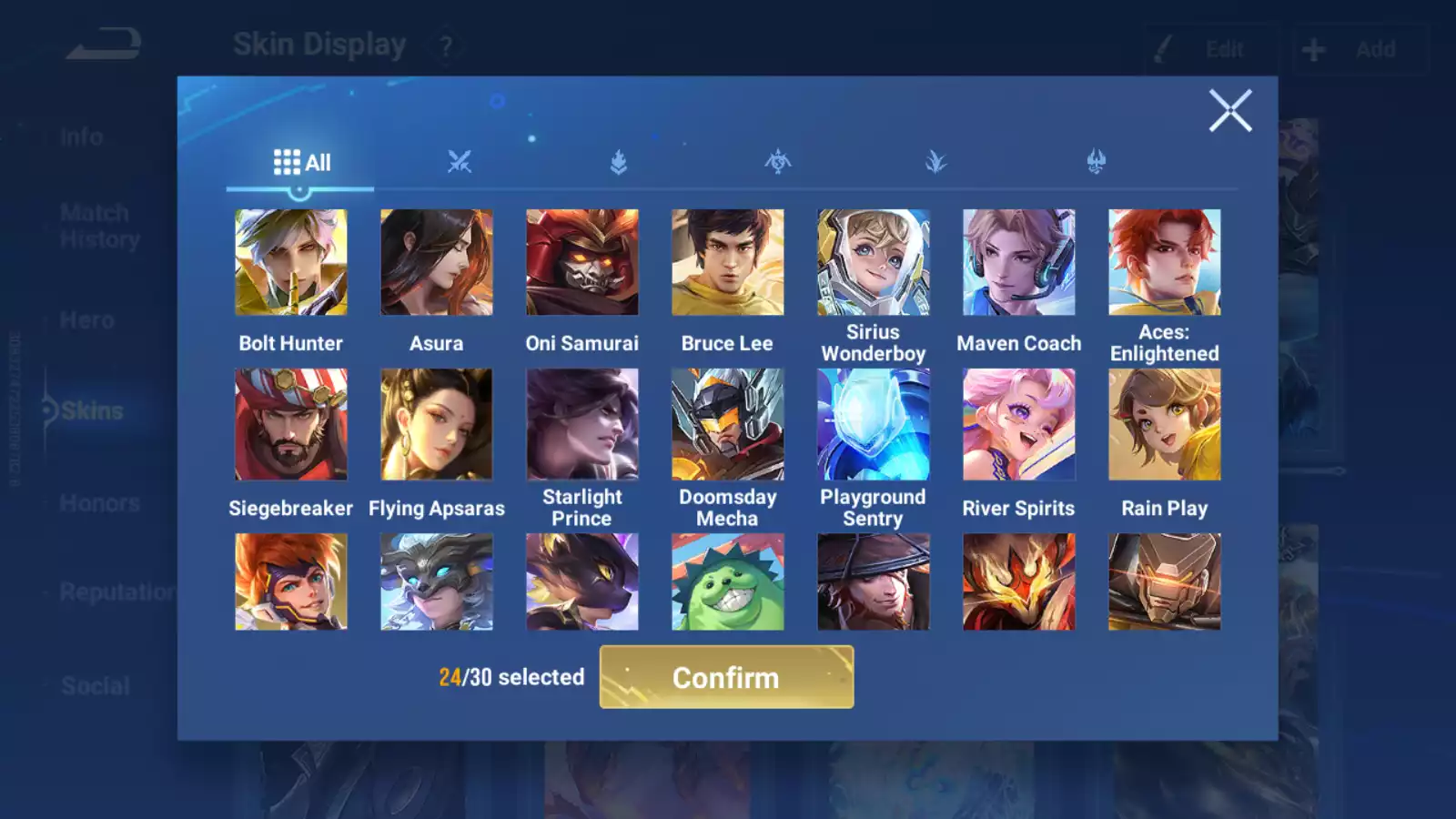
Task: Select the Bolt Hunter skin
Action: click(291, 263)
